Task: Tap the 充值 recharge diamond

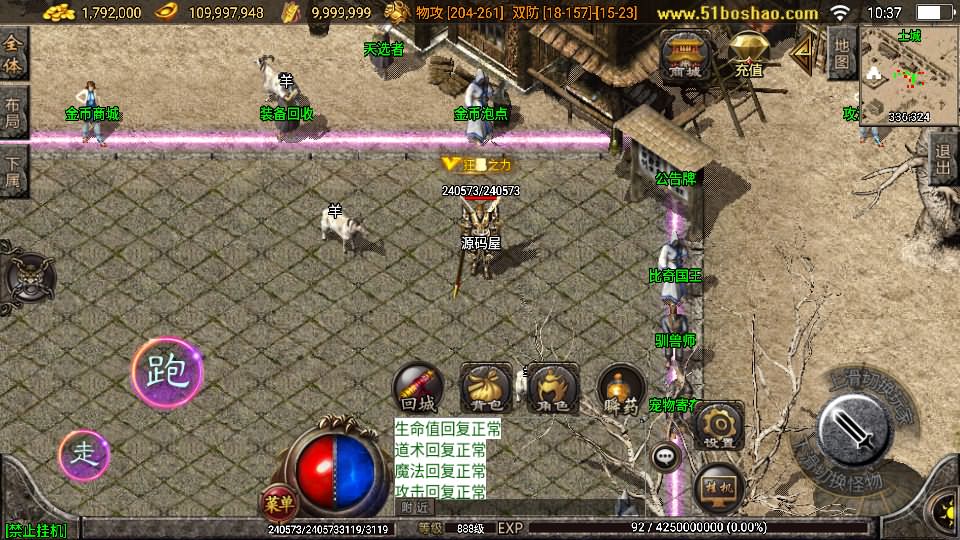Action: 748,55
